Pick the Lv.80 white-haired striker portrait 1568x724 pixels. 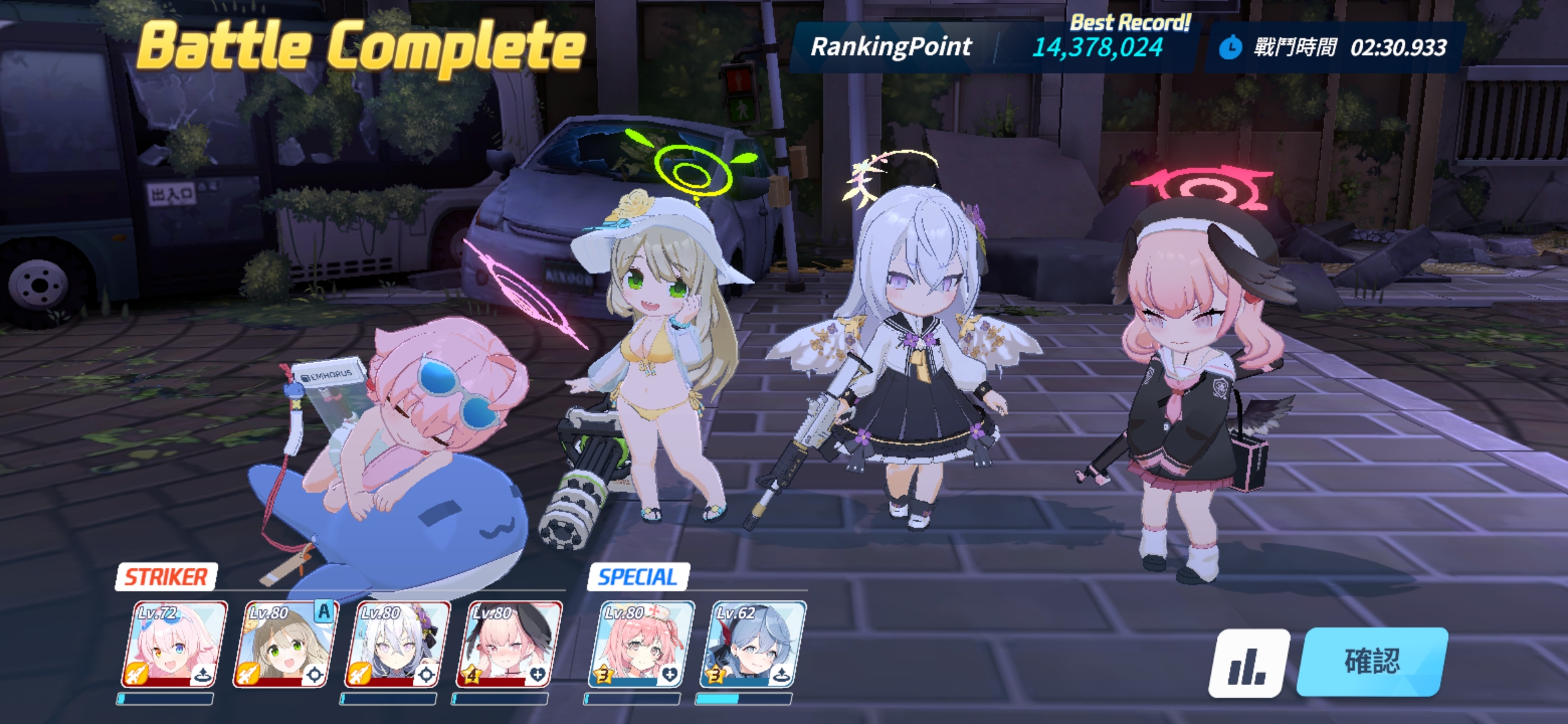tap(397, 645)
